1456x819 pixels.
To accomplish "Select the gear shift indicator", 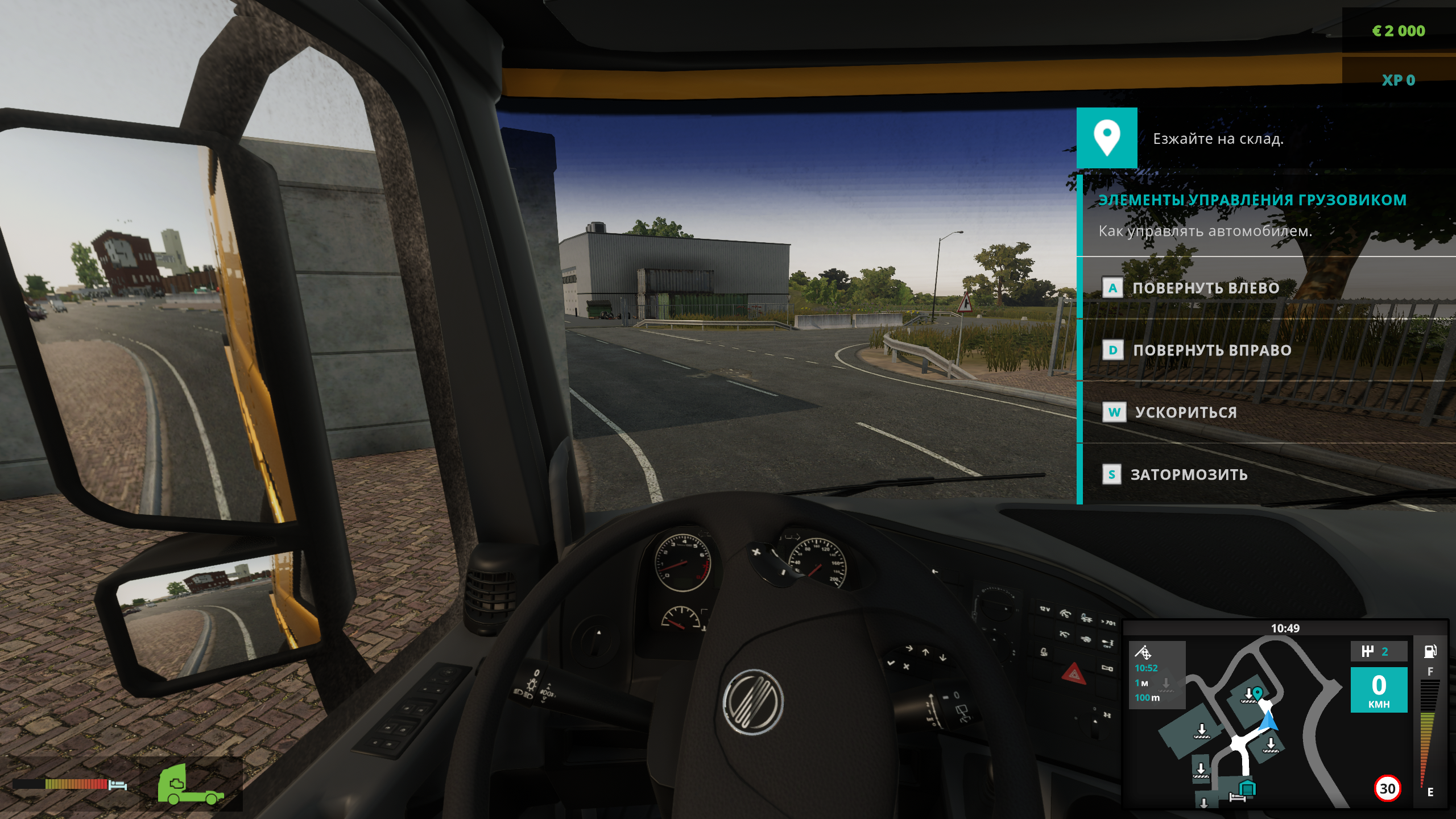I will pos(1378,652).
